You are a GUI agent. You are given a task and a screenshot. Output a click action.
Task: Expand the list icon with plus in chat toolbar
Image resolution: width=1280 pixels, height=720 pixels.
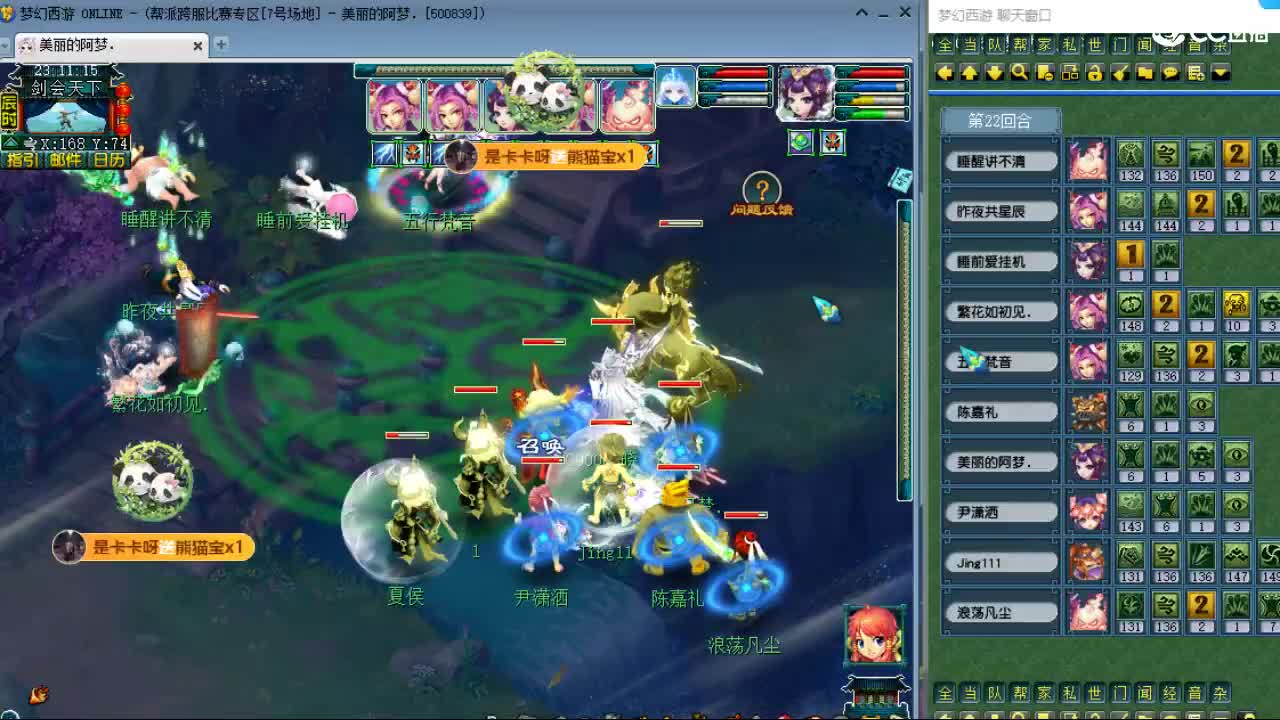1197,72
